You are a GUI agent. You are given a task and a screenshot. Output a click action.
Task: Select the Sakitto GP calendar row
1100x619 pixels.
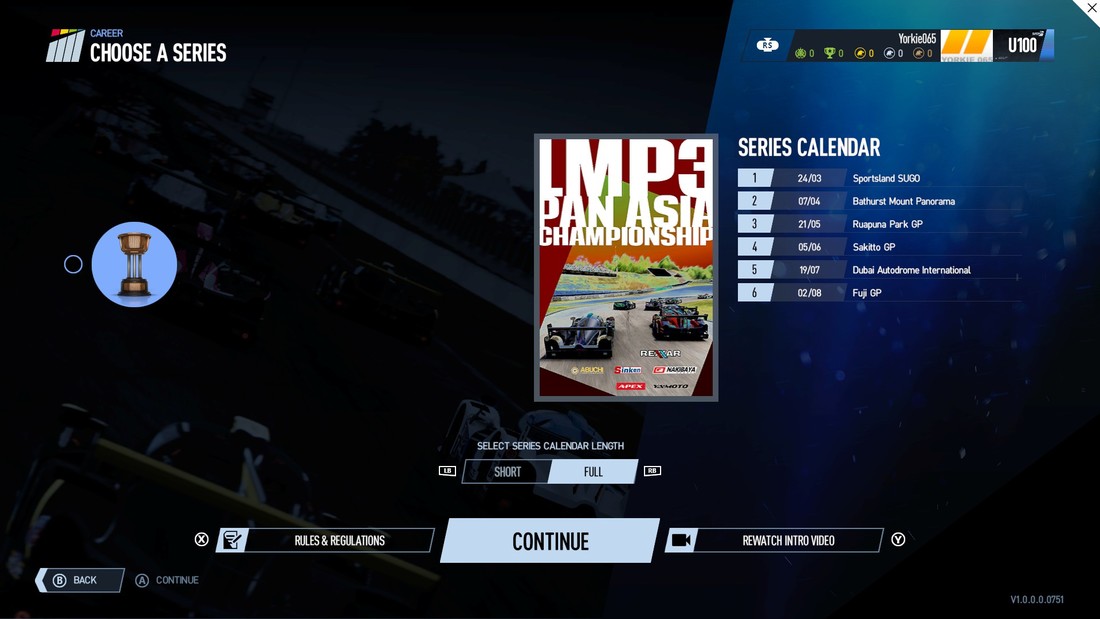[880, 247]
